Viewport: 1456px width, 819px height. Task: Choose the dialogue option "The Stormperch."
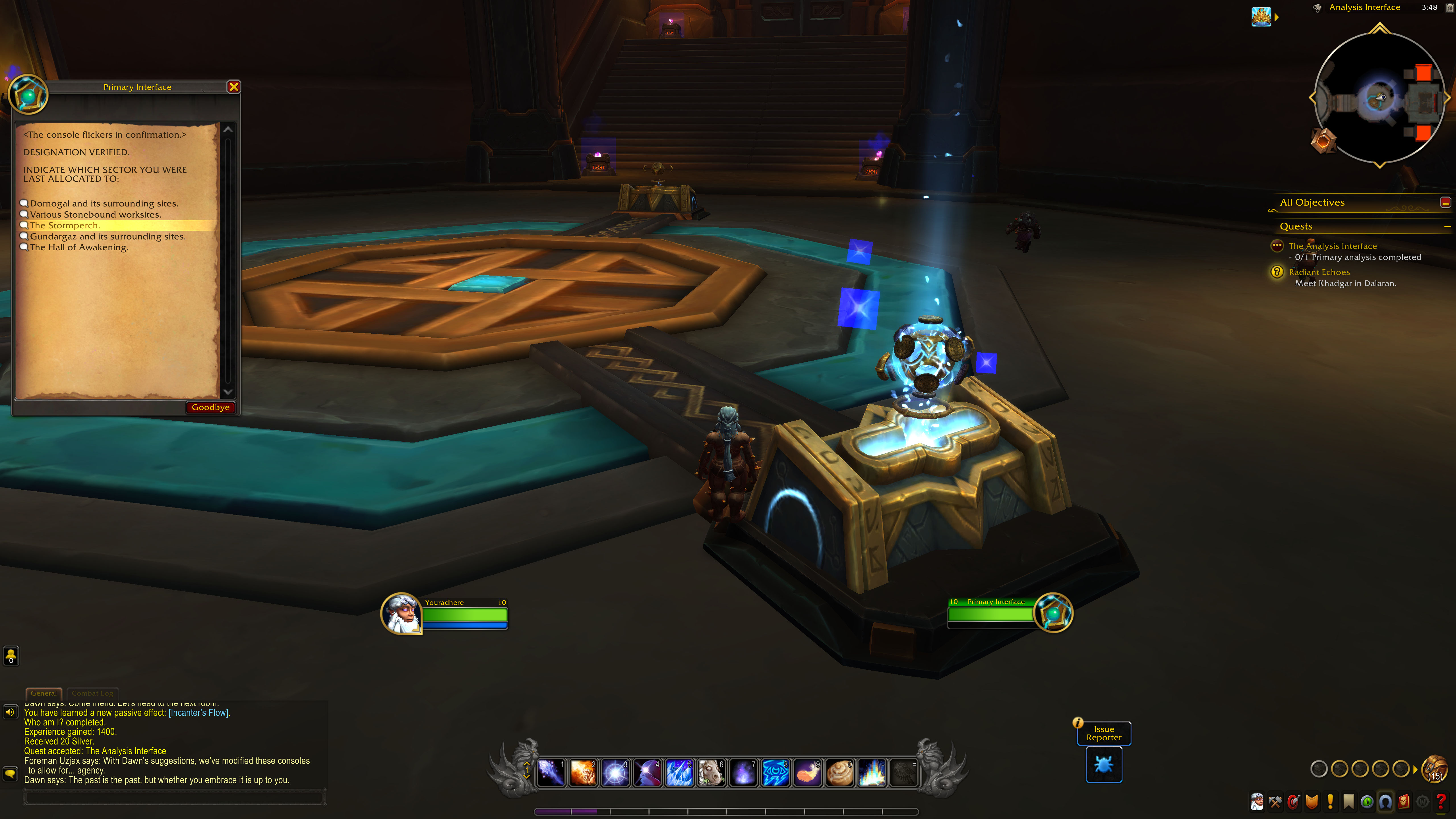point(65,226)
